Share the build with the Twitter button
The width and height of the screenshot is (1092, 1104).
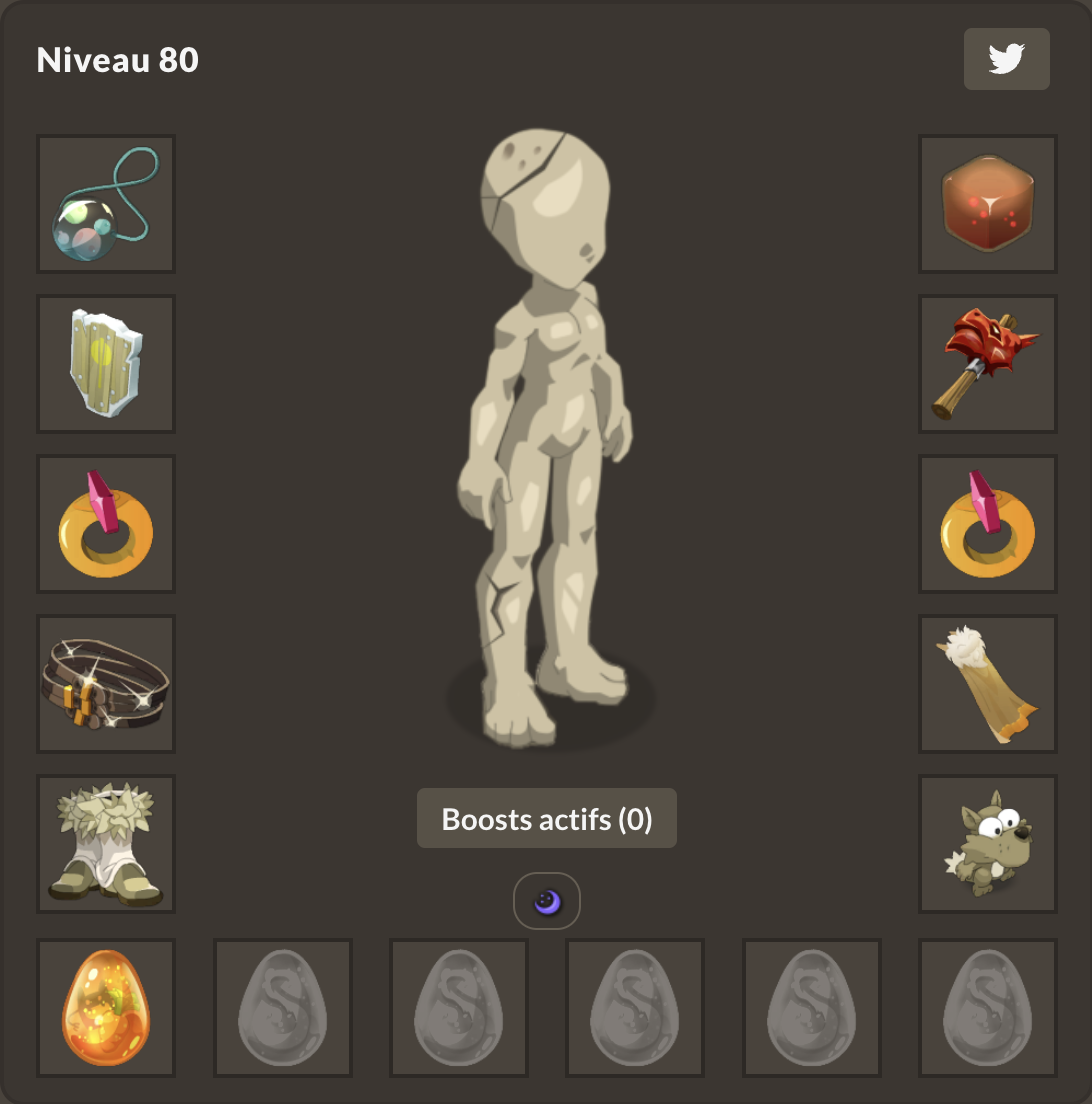[1006, 60]
